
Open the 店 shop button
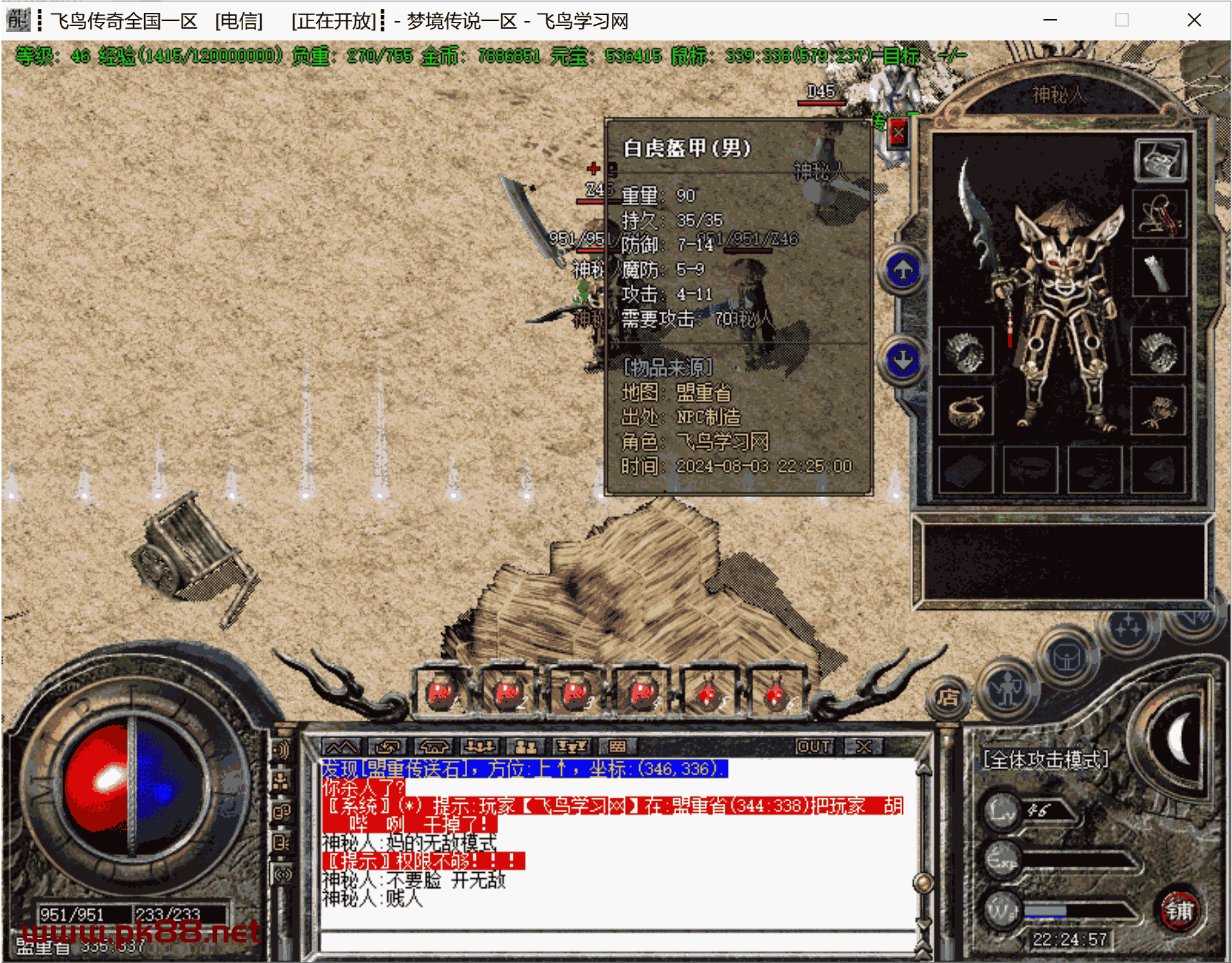(947, 697)
